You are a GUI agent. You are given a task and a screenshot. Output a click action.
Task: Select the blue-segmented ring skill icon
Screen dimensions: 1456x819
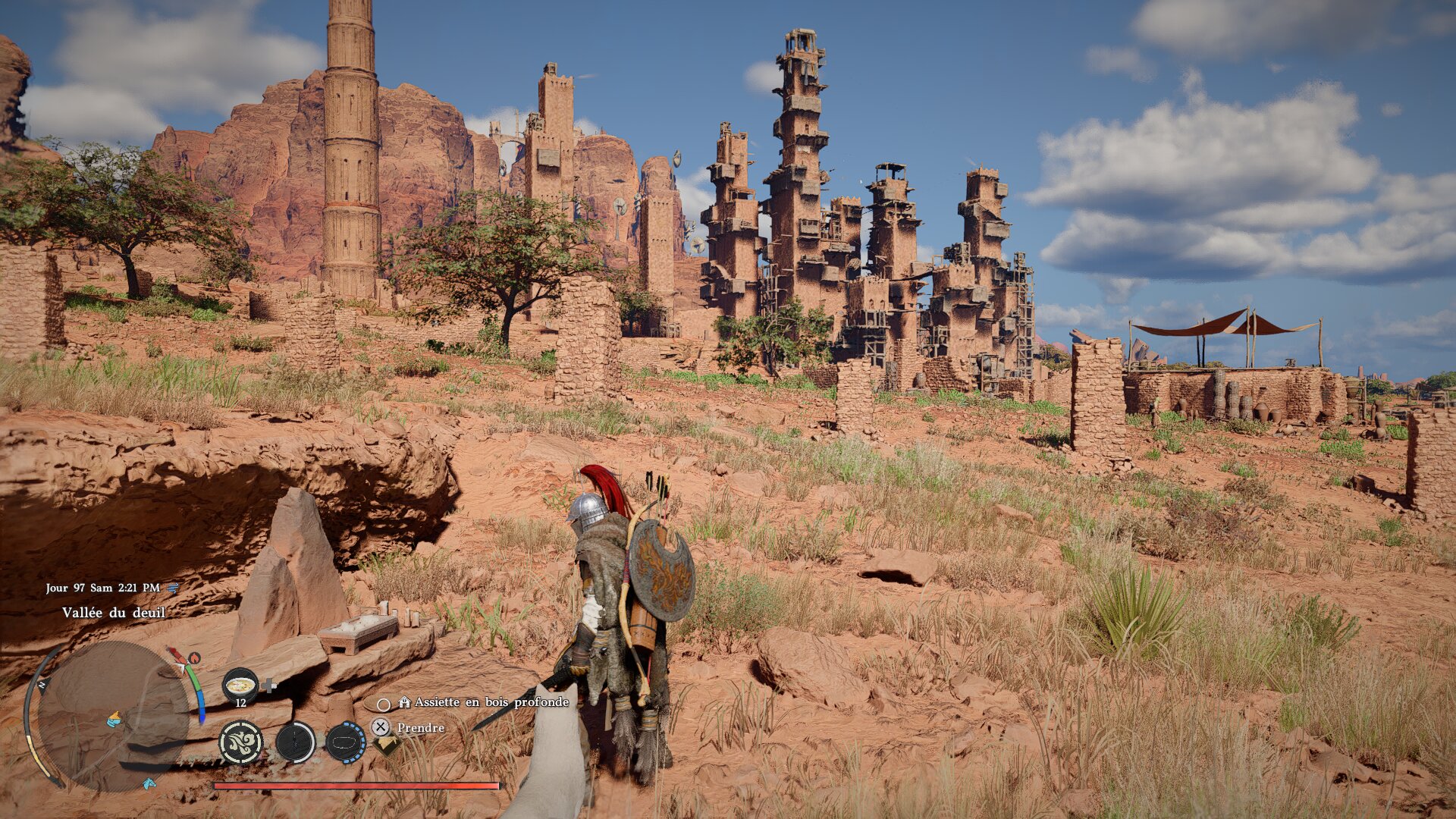(x=346, y=742)
